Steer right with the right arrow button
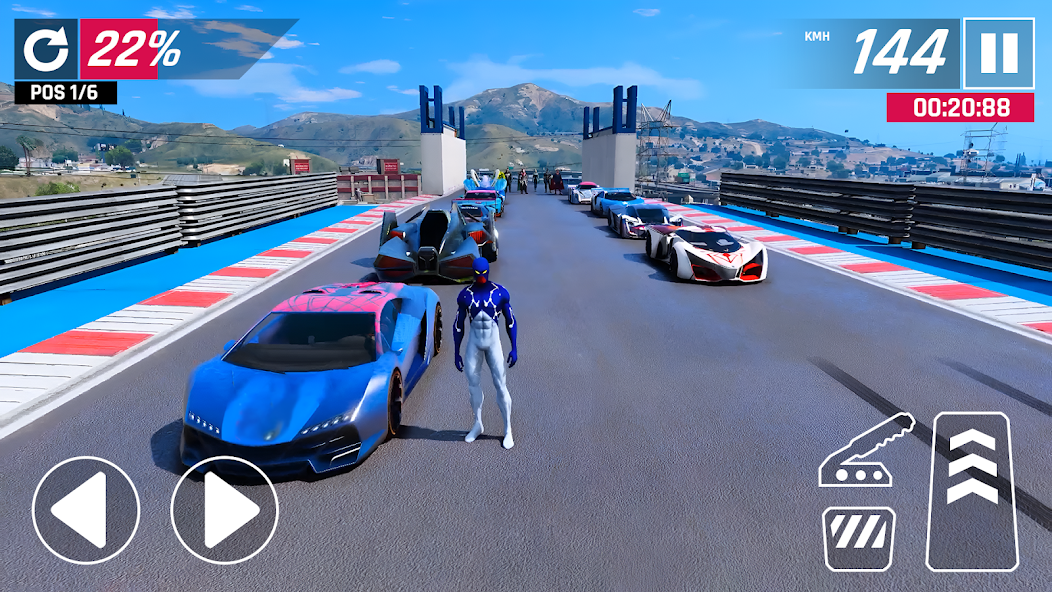 coord(224,510)
